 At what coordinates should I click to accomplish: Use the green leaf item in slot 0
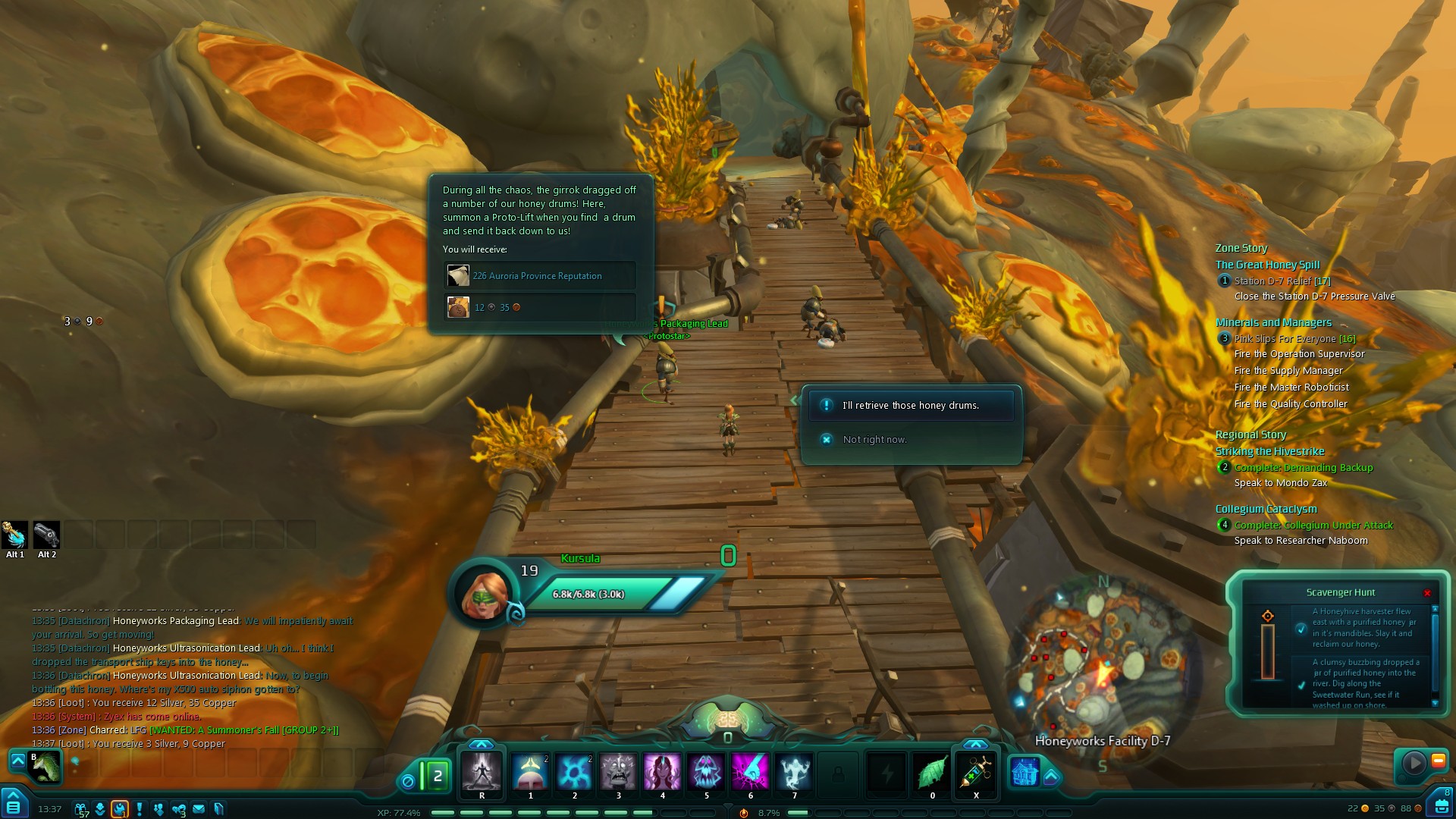[932, 772]
